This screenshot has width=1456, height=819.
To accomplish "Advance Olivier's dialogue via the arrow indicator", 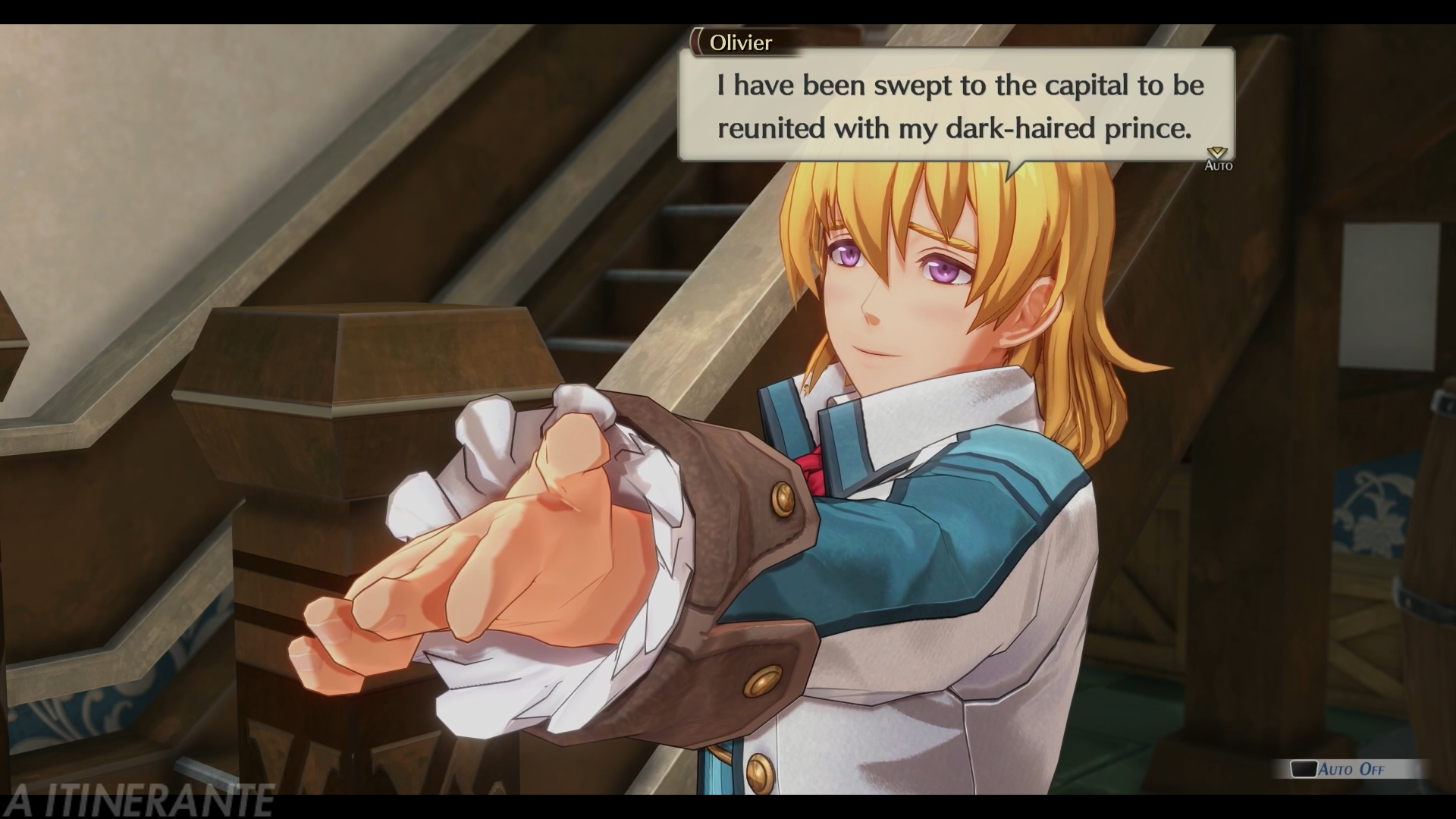I will pyautogui.click(x=1218, y=153).
